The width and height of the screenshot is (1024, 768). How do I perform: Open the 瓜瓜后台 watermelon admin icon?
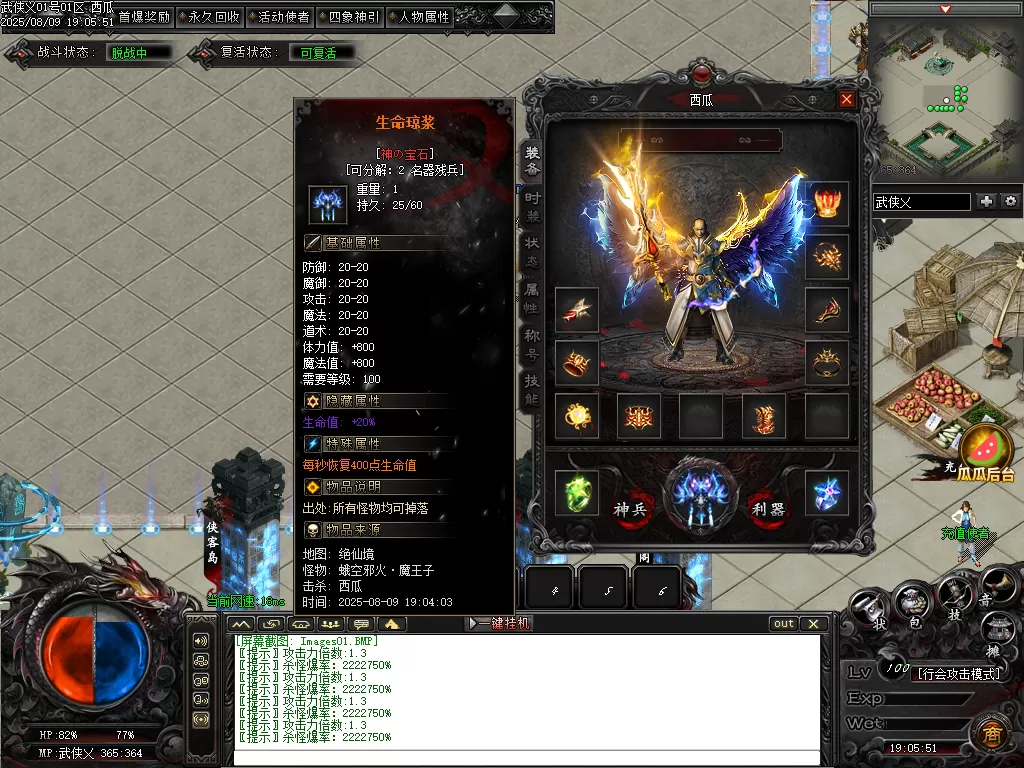[986, 452]
